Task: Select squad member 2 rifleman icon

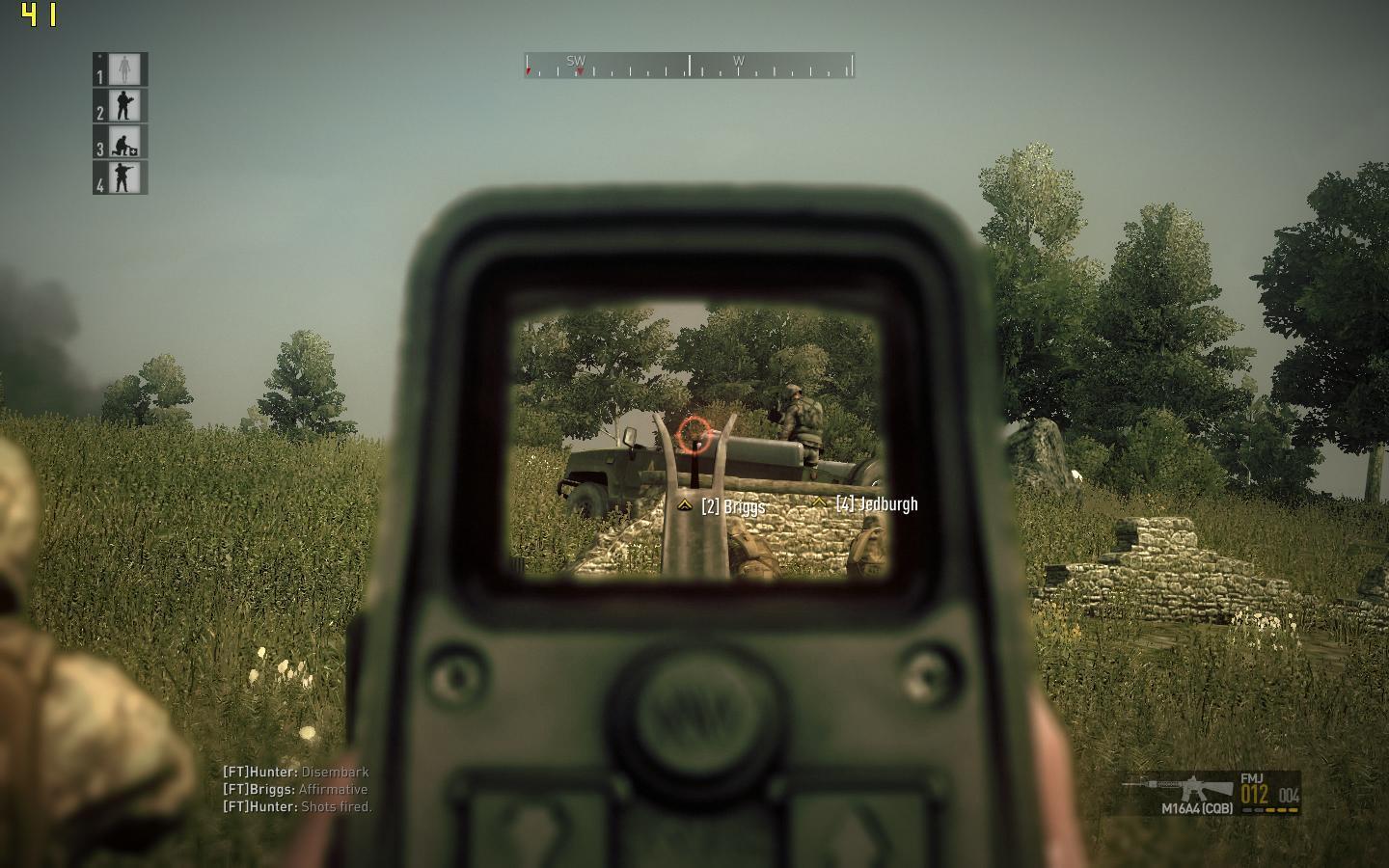Action: coord(123,105)
